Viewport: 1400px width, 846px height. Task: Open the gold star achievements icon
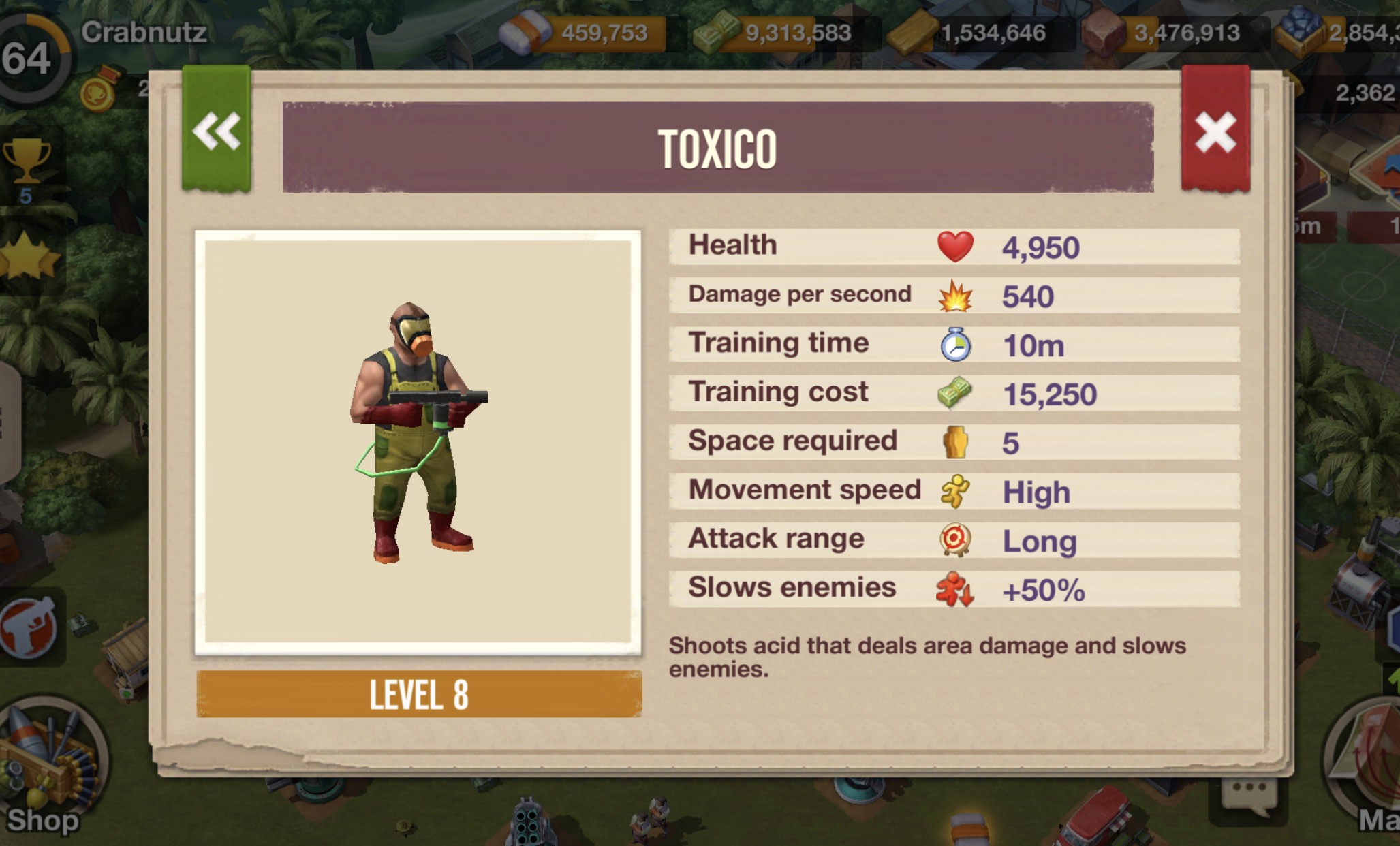(27, 259)
